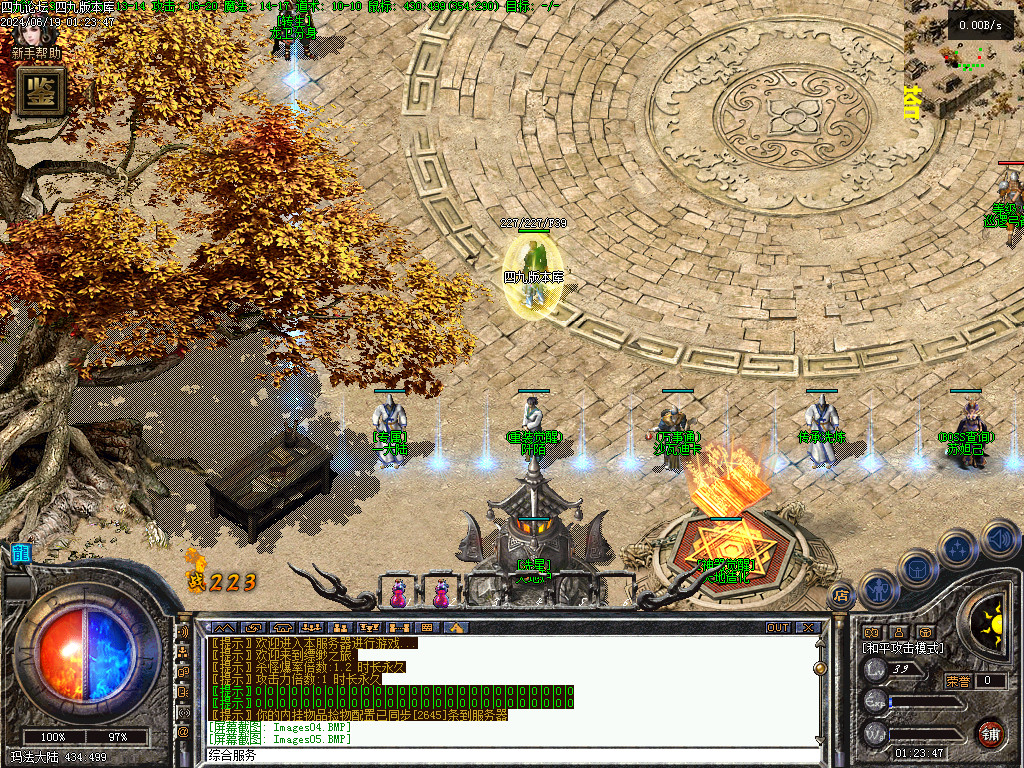Click the OUT button on chat bar

point(778,628)
